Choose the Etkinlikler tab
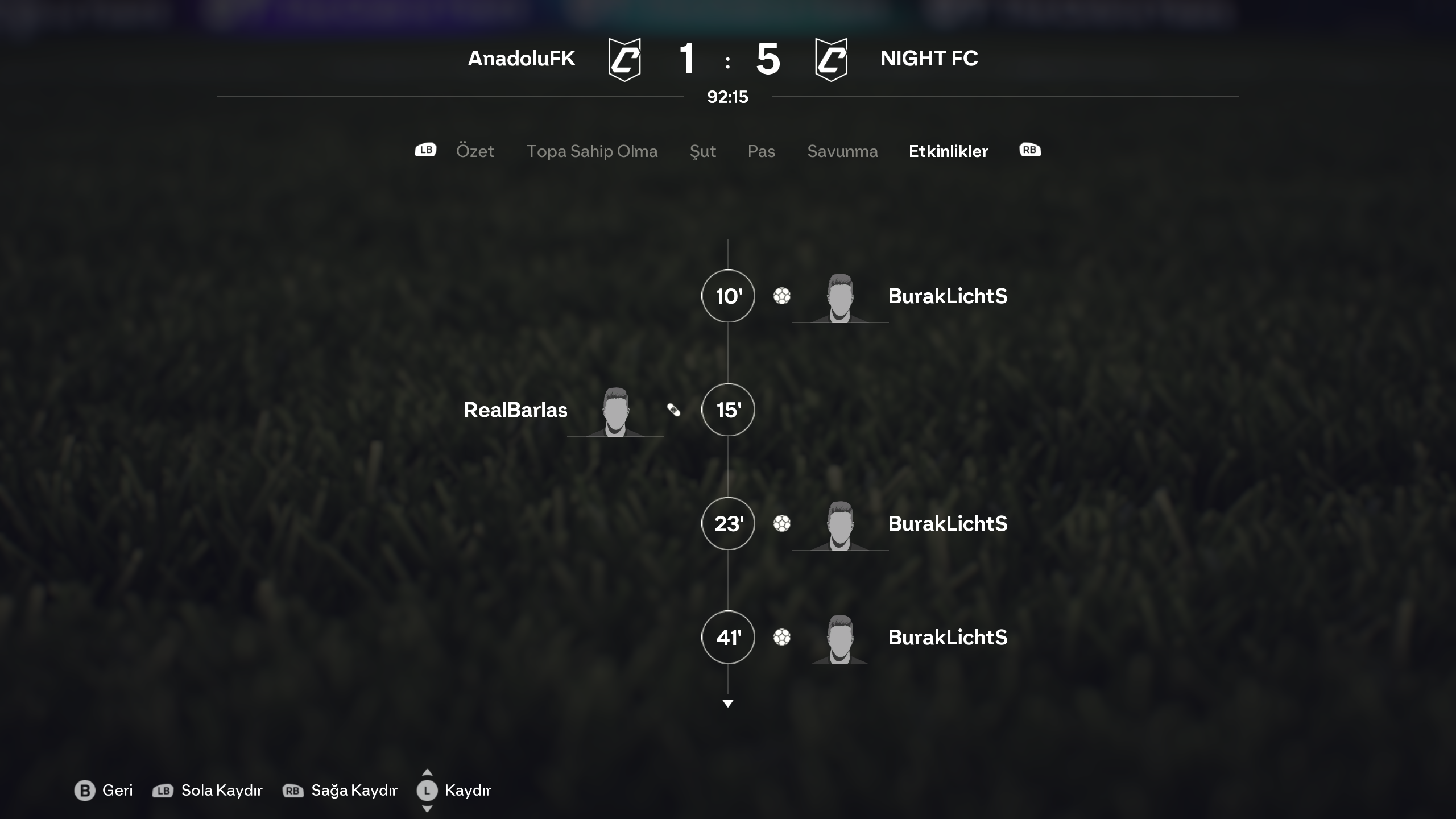Viewport: 1456px width, 819px height. tap(948, 151)
